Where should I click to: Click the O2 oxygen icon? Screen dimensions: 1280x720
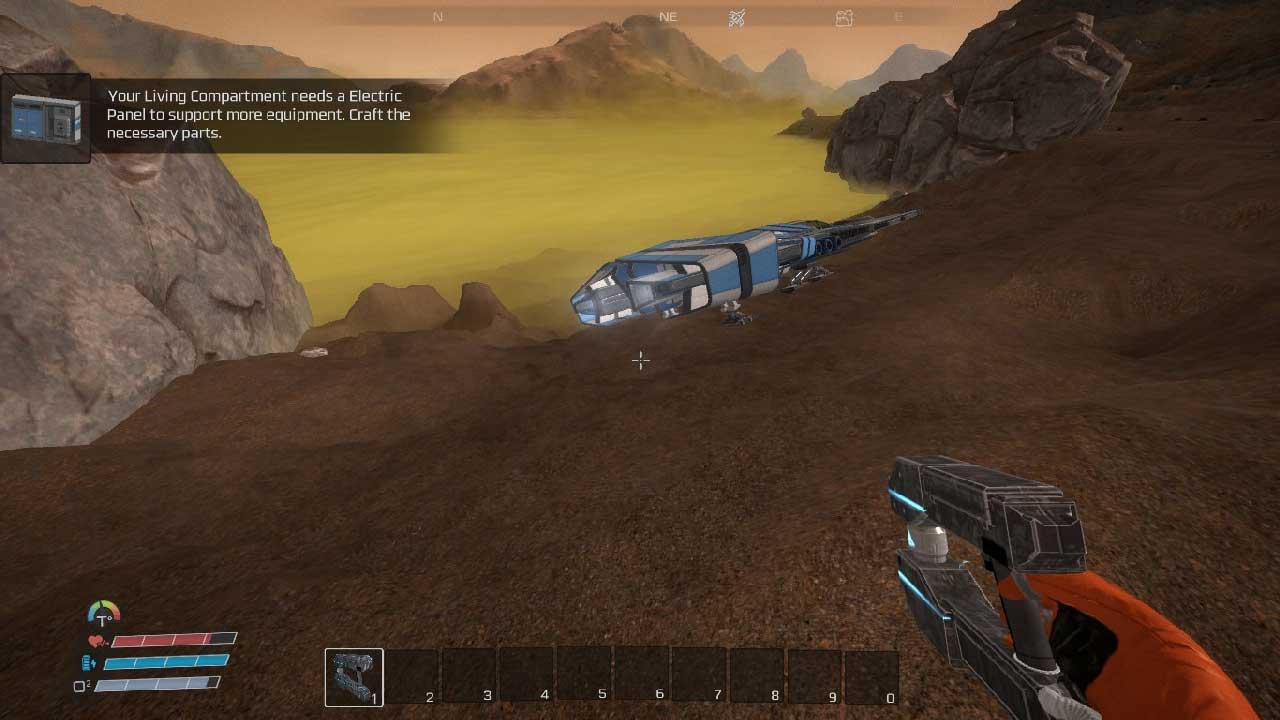click(x=82, y=686)
